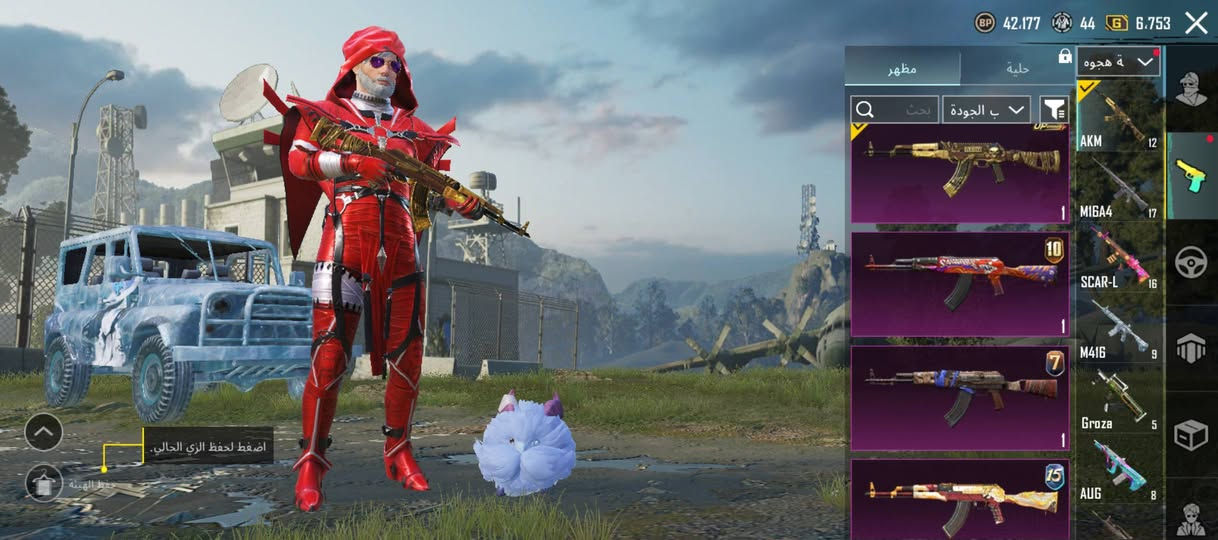Screen dimensions: 1218x540
Task: Select the golden AKM skin
Action: (x=959, y=172)
